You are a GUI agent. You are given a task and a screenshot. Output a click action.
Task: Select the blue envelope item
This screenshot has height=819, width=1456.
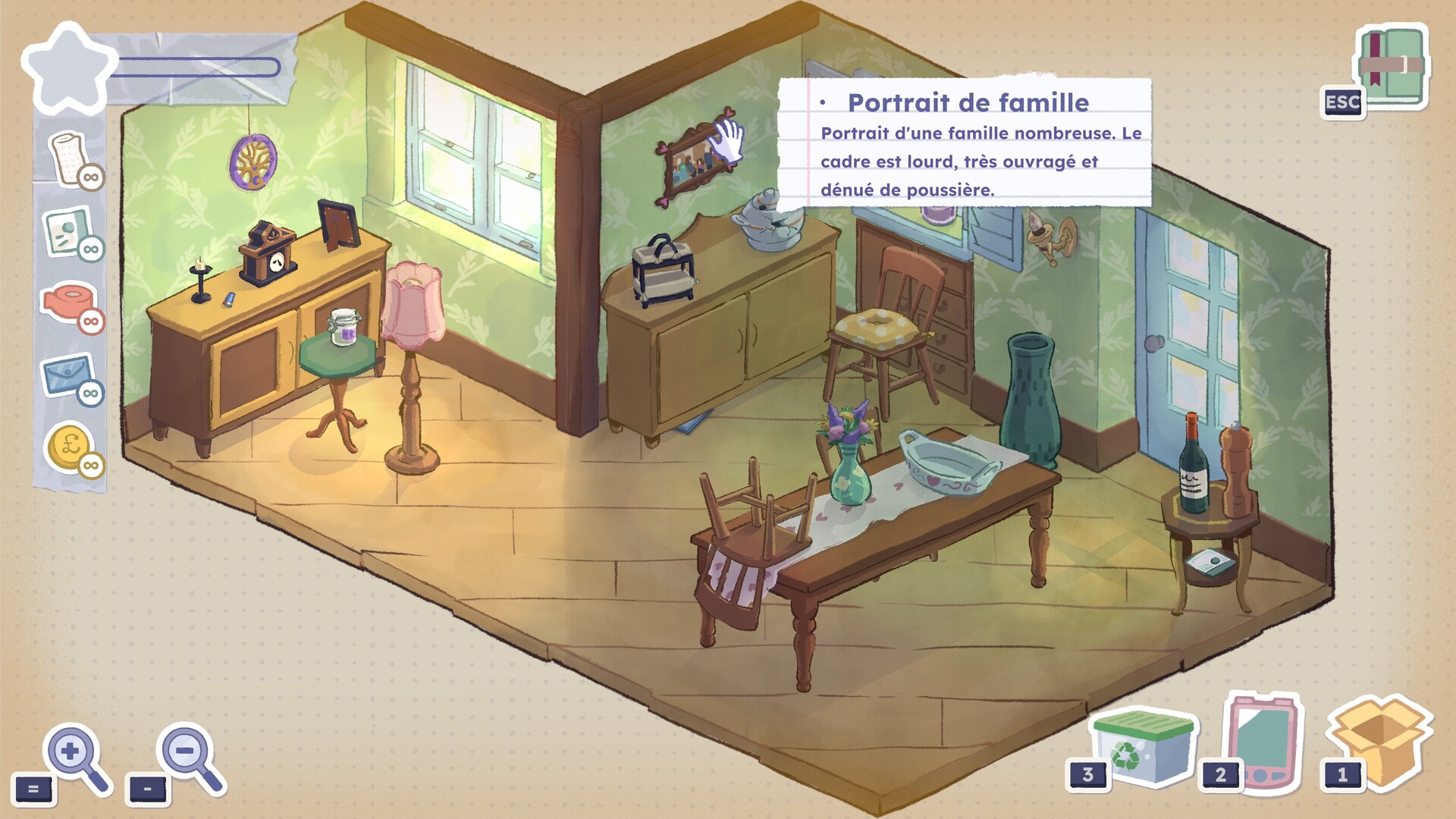(67, 374)
